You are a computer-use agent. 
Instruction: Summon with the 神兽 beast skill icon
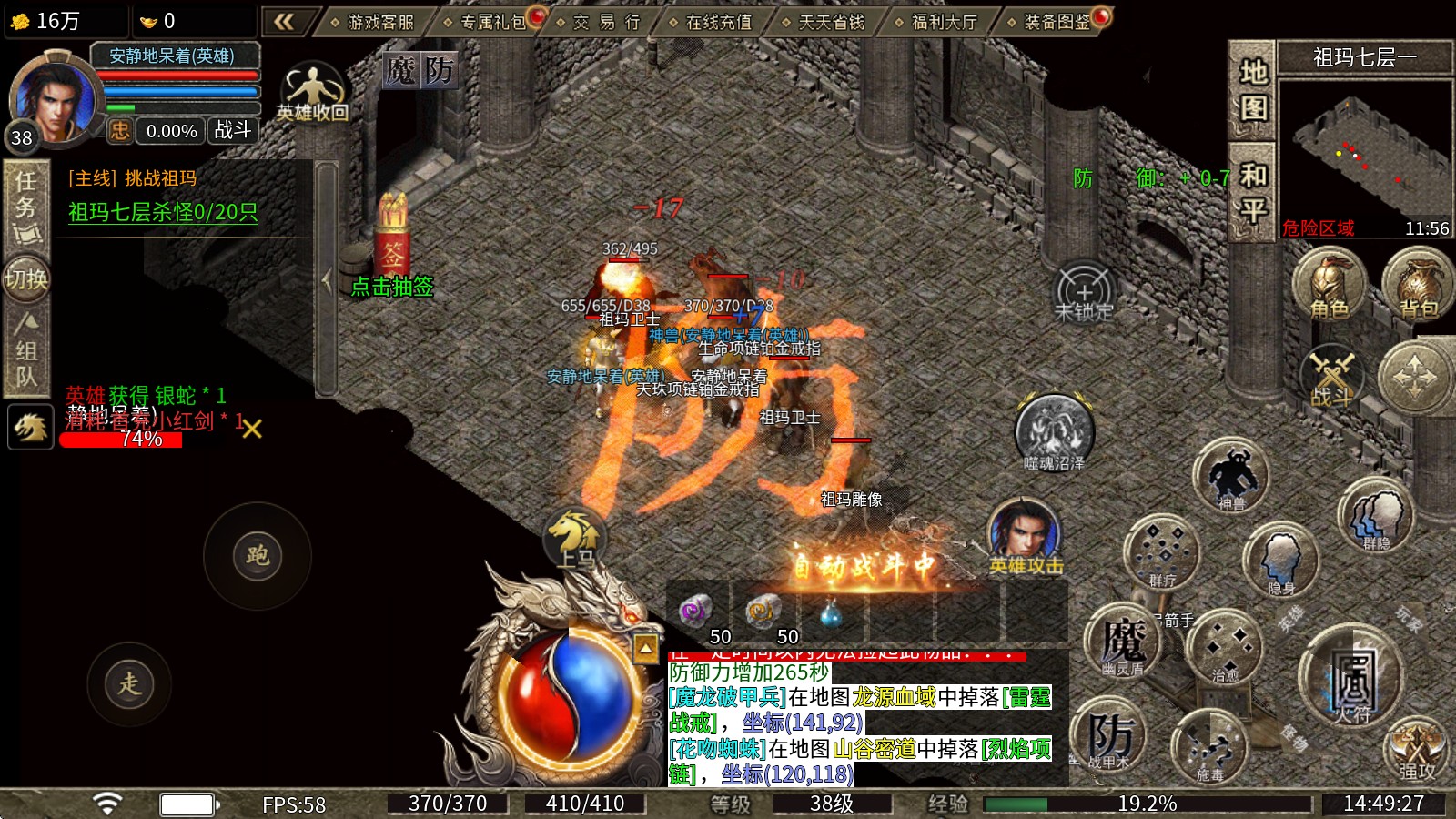[1232, 473]
